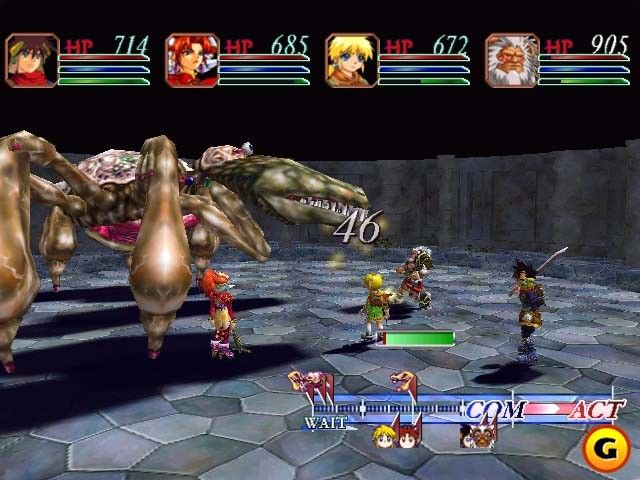Select the brown-haired hero portrait with 714 HP
This screenshot has width=640, height=480.
[32, 60]
